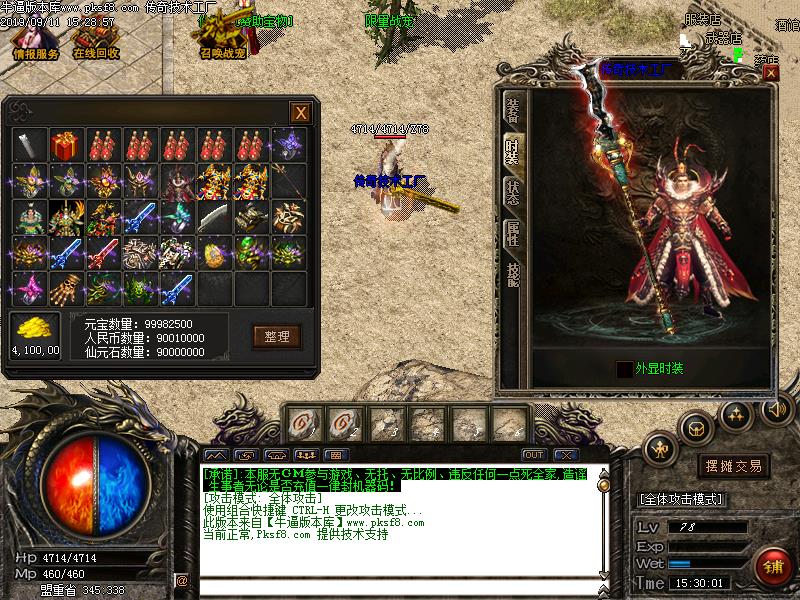Open the 情报服务 info service icon
Image resolution: width=800 pixels, height=600 pixels.
point(35,40)
